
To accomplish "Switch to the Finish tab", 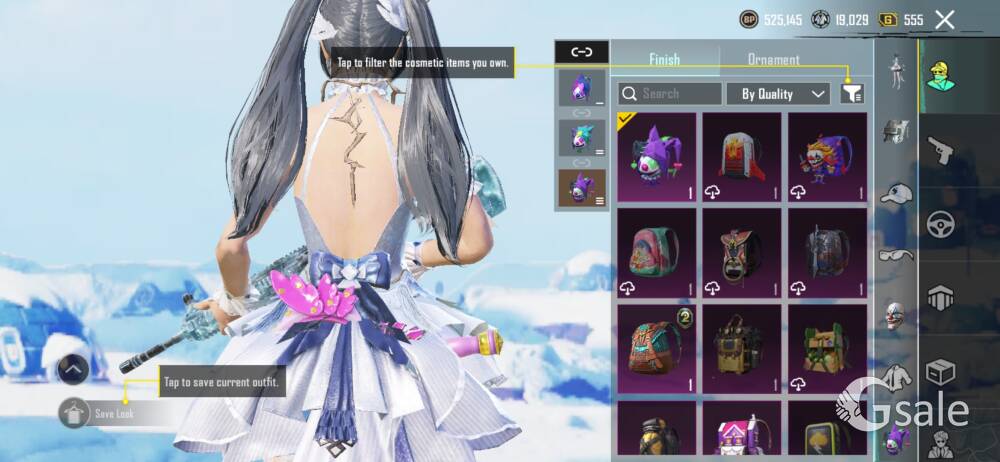I will (665, 59).
